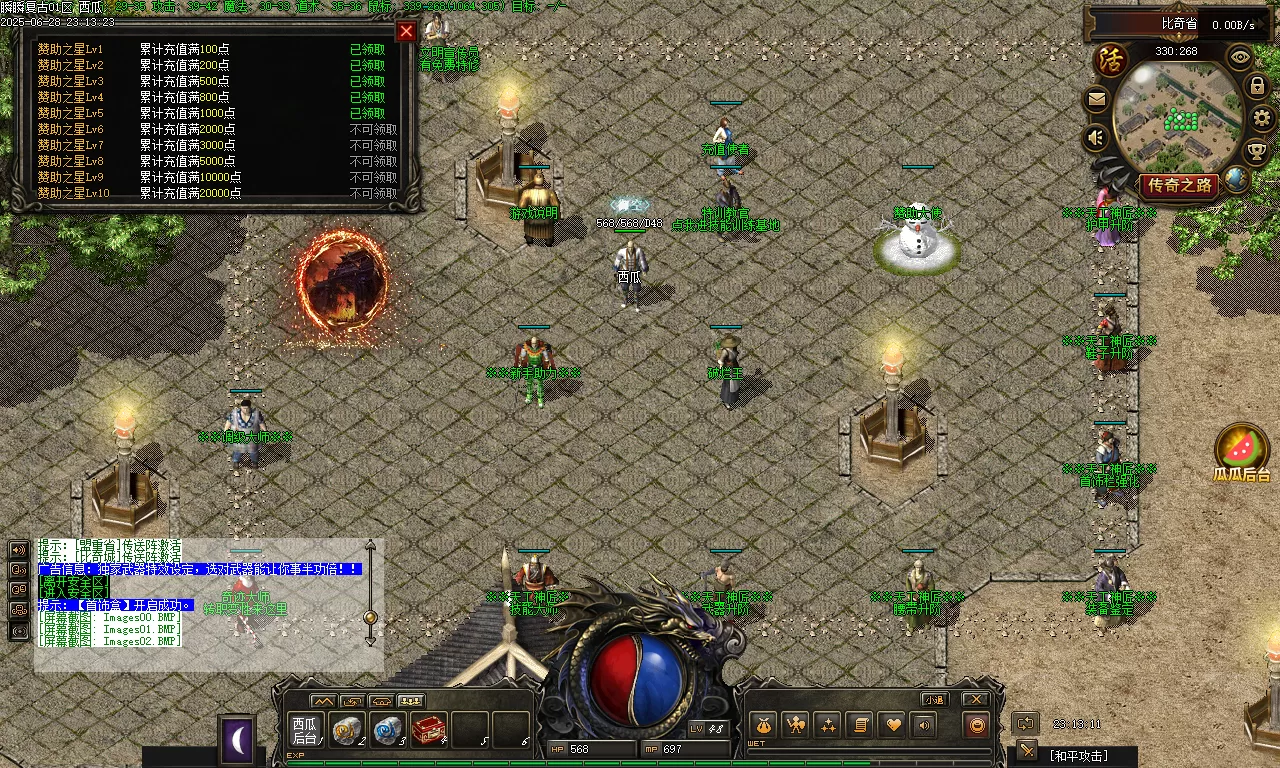Close the sponsor star rewards panel
The image size is (1280, 768).
[406, 31]
